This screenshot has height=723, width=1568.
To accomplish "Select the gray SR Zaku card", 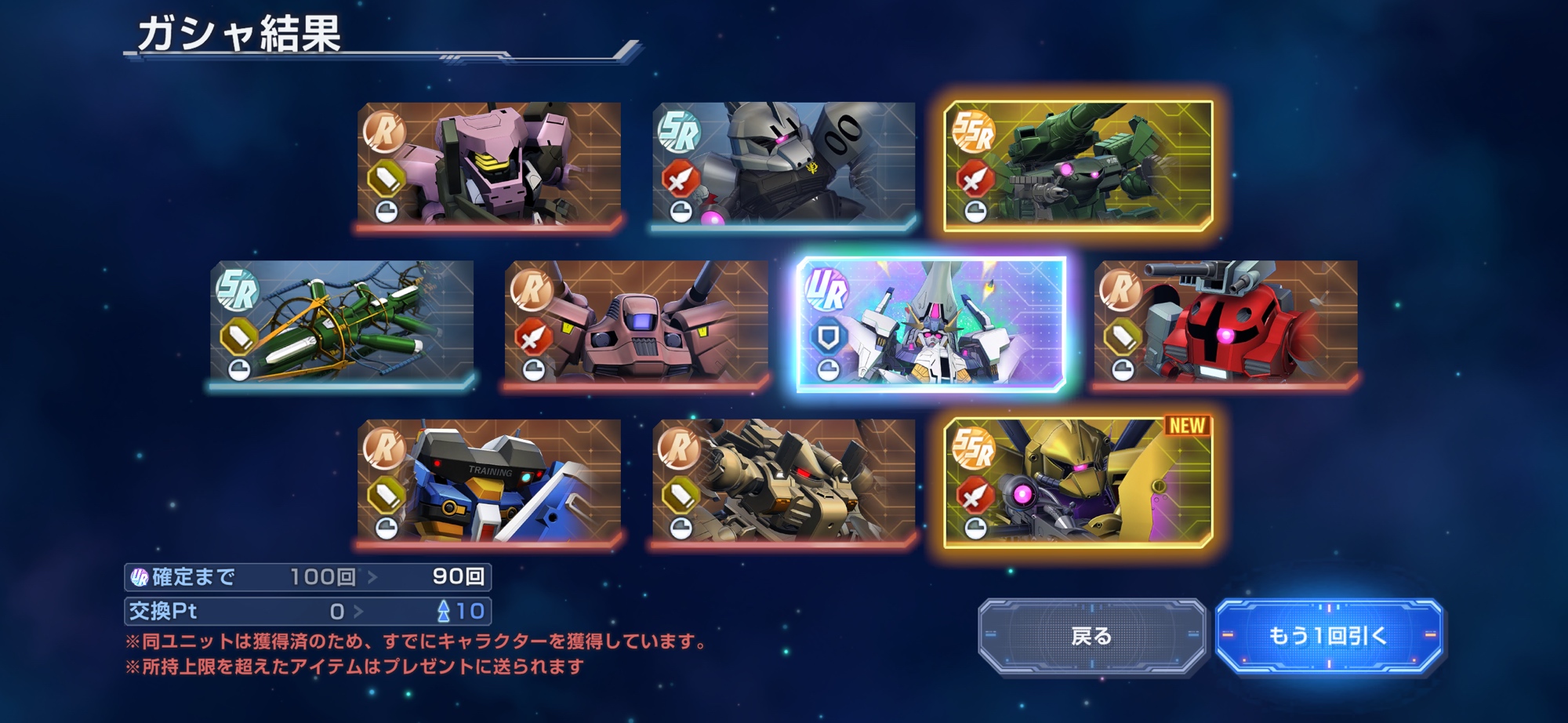I will click(x=784, y=165).
